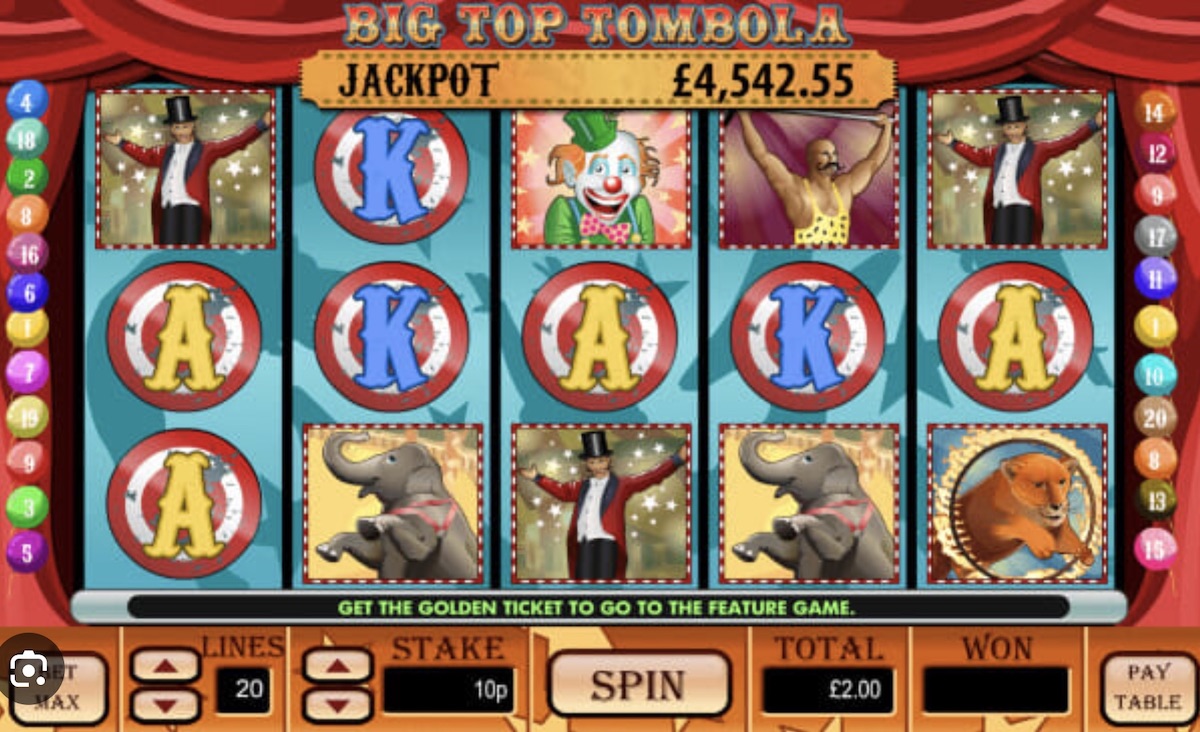Select the payline 4 ball
The height and width of the screenshot is (732, 1200).
point(27,101)
